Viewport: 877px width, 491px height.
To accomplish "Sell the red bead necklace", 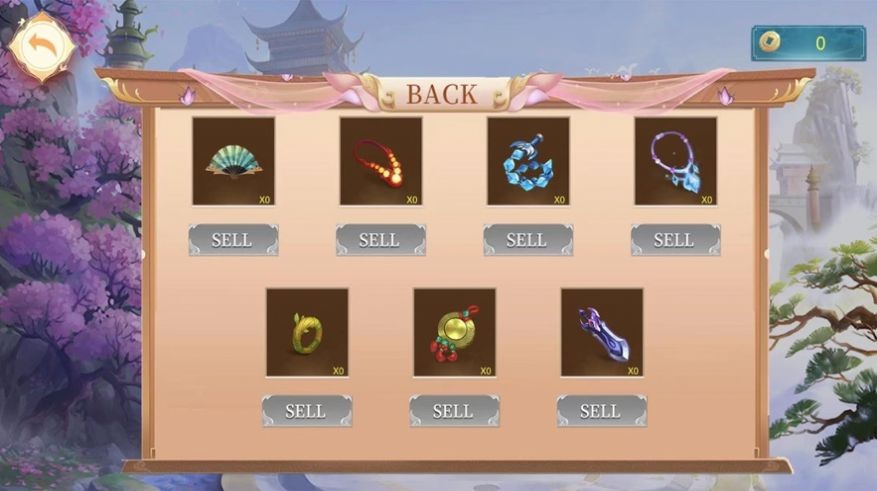I will [x=380, y=240].
